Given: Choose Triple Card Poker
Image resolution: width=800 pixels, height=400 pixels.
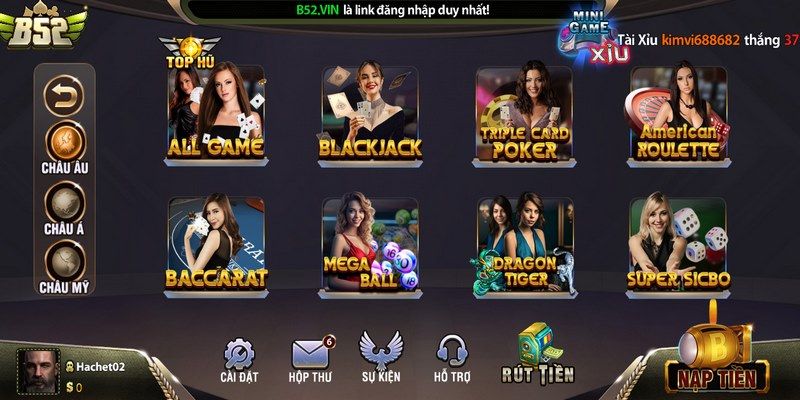Looking at the screenshot, I should [524, 115].
